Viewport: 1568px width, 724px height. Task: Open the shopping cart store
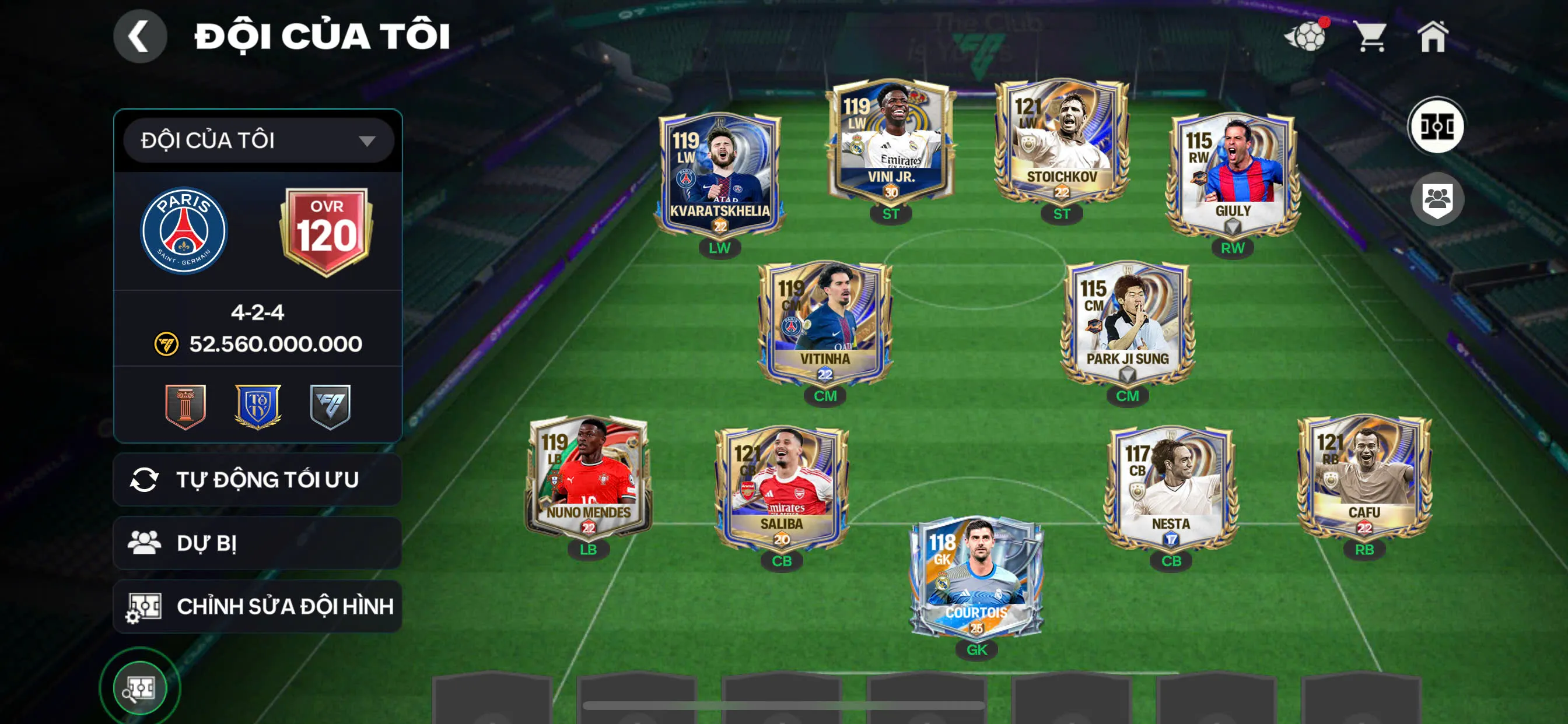click(x=1370, y=37)
